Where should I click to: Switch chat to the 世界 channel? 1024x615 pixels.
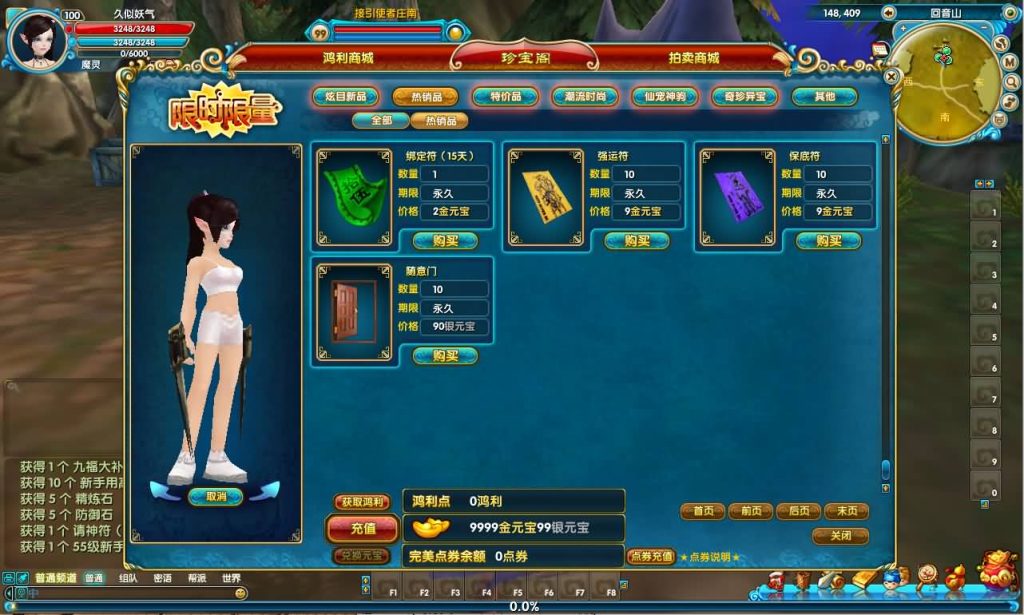pyautogui.click(x=231, y=578)
